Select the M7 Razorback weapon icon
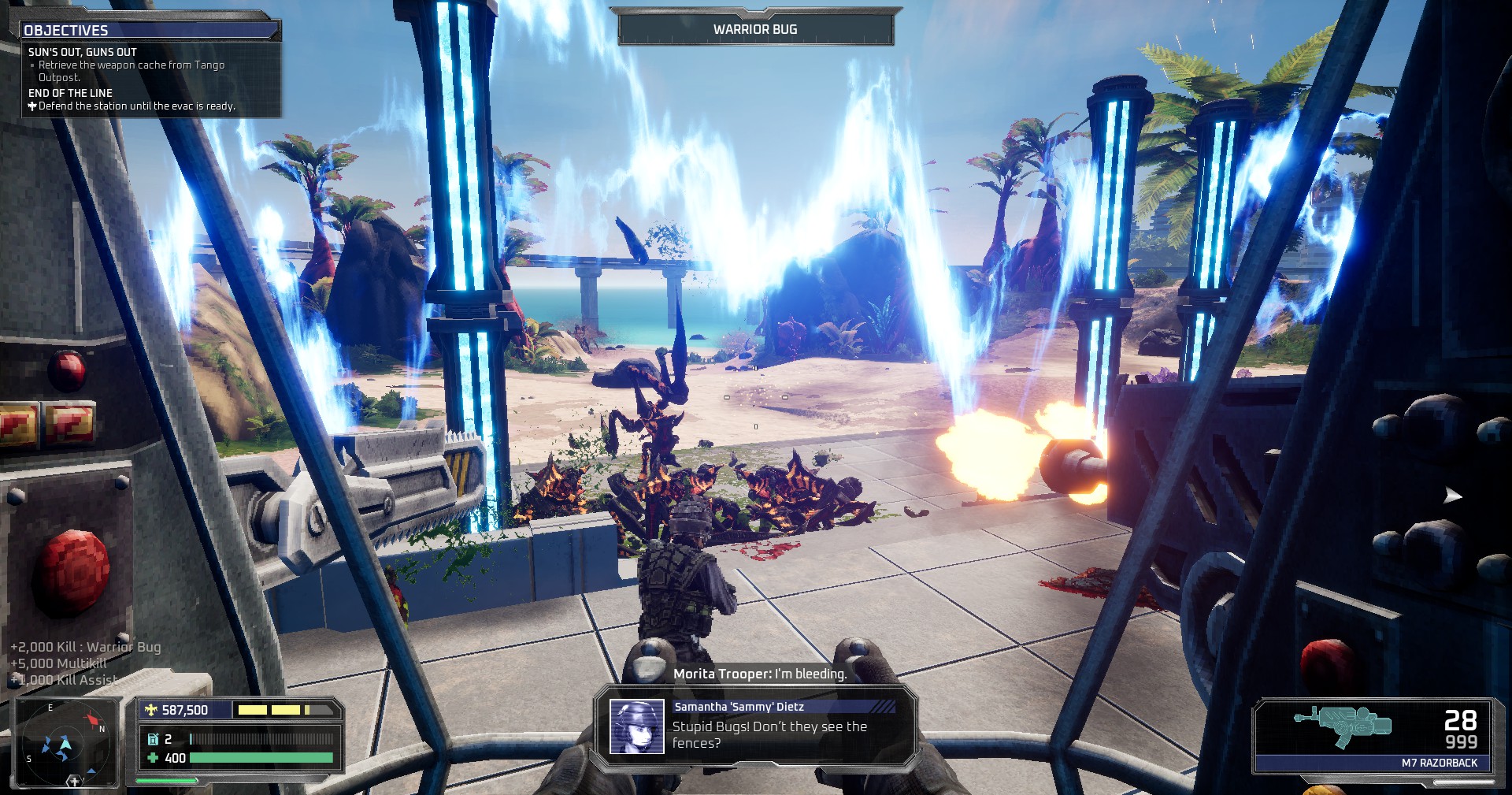The height and width of the screenshot is (795, 1512). (1342, 725)
